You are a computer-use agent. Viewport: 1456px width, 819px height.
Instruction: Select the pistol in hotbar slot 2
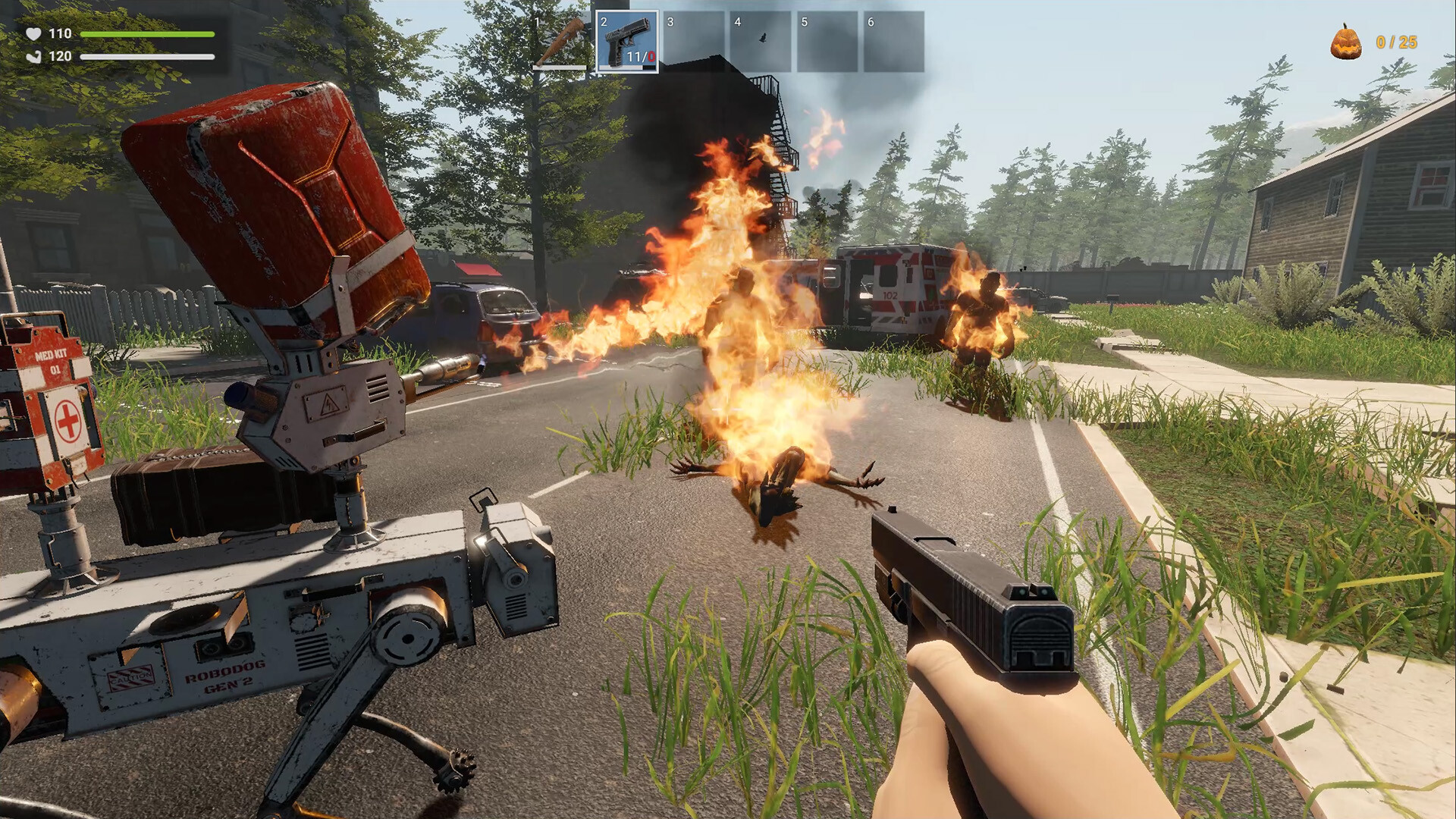627,42
